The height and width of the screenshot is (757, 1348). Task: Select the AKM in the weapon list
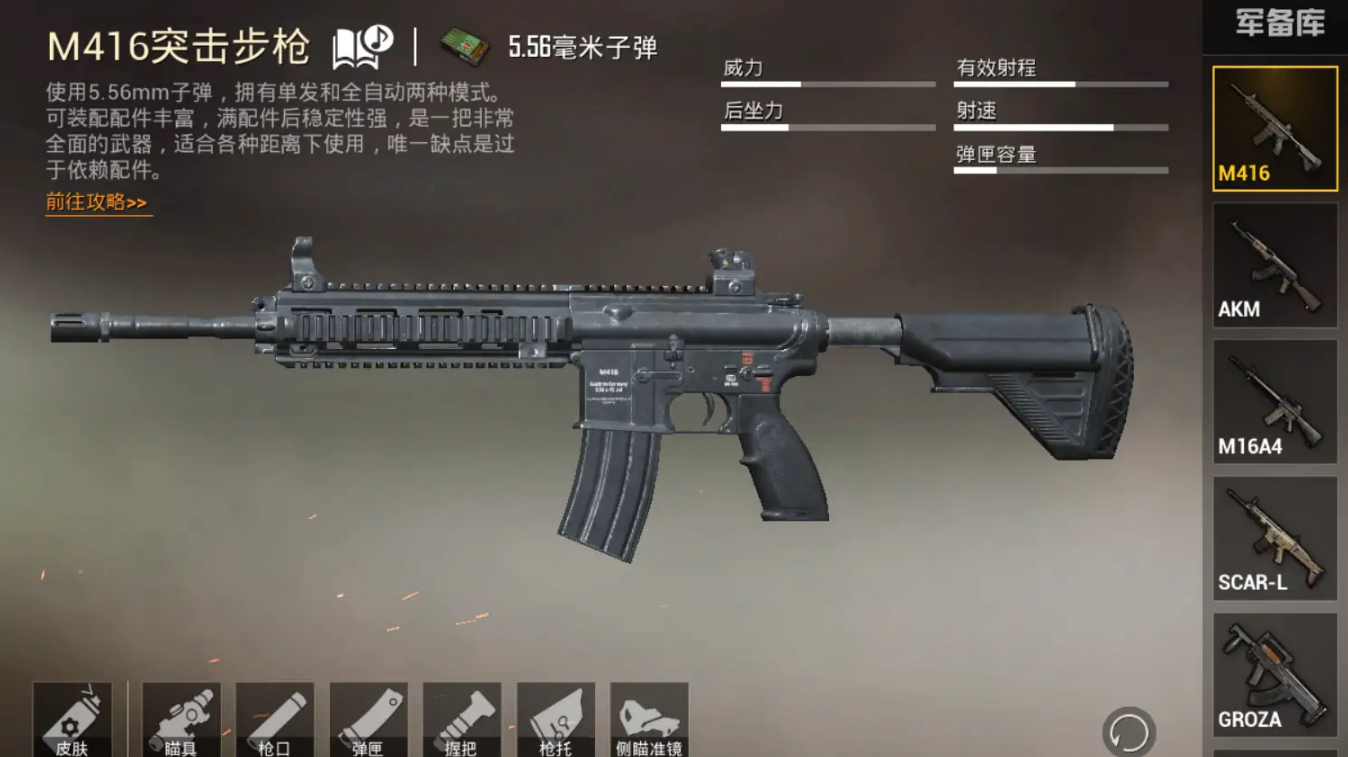pos(1273,265)
